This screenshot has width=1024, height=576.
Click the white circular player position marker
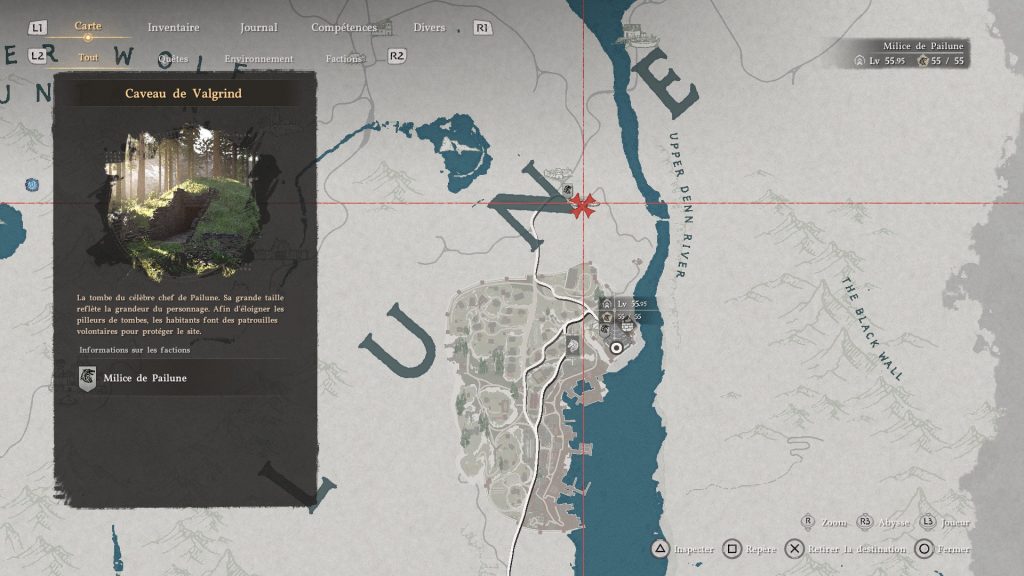pos(617,347)
